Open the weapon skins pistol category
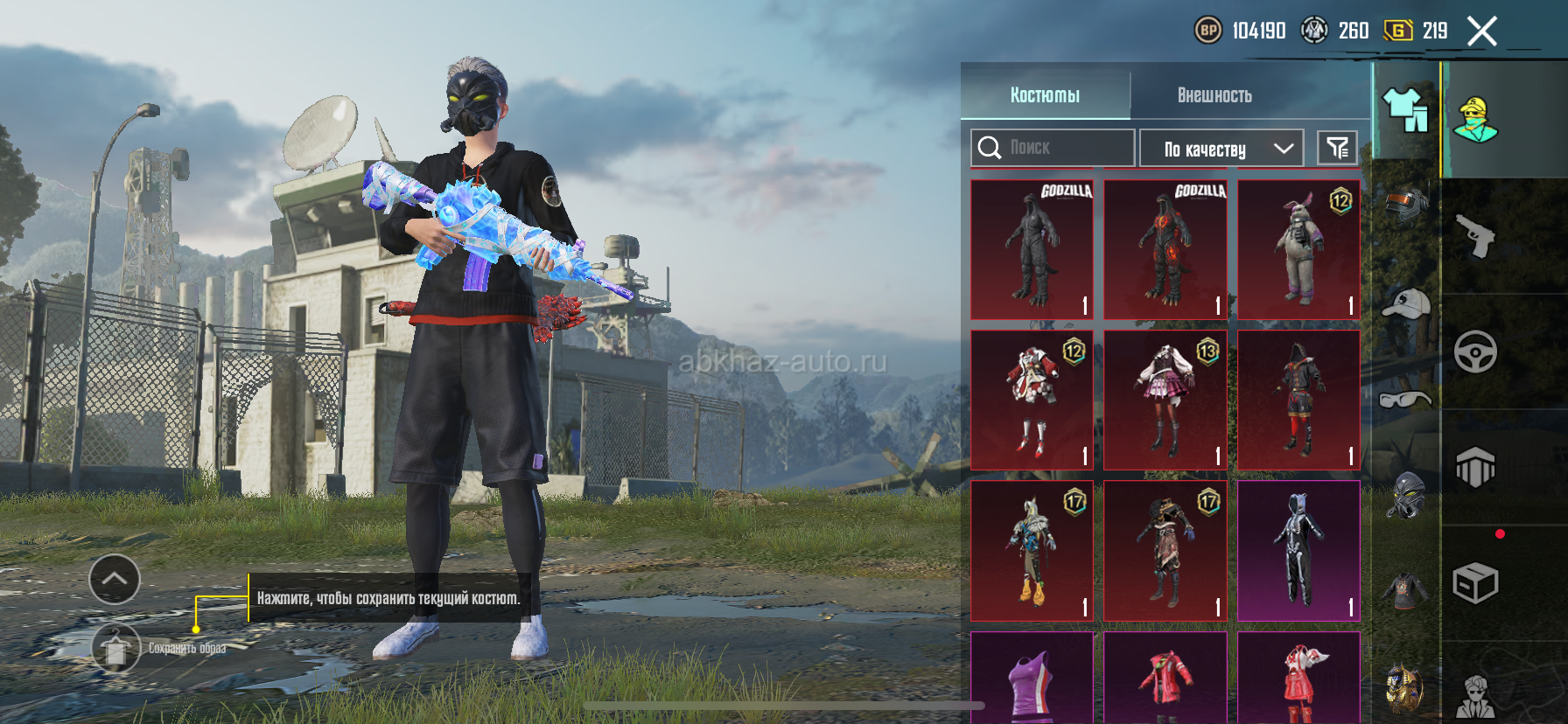Viewport: 1568px width, 724px height. [x=1475, y=236]
